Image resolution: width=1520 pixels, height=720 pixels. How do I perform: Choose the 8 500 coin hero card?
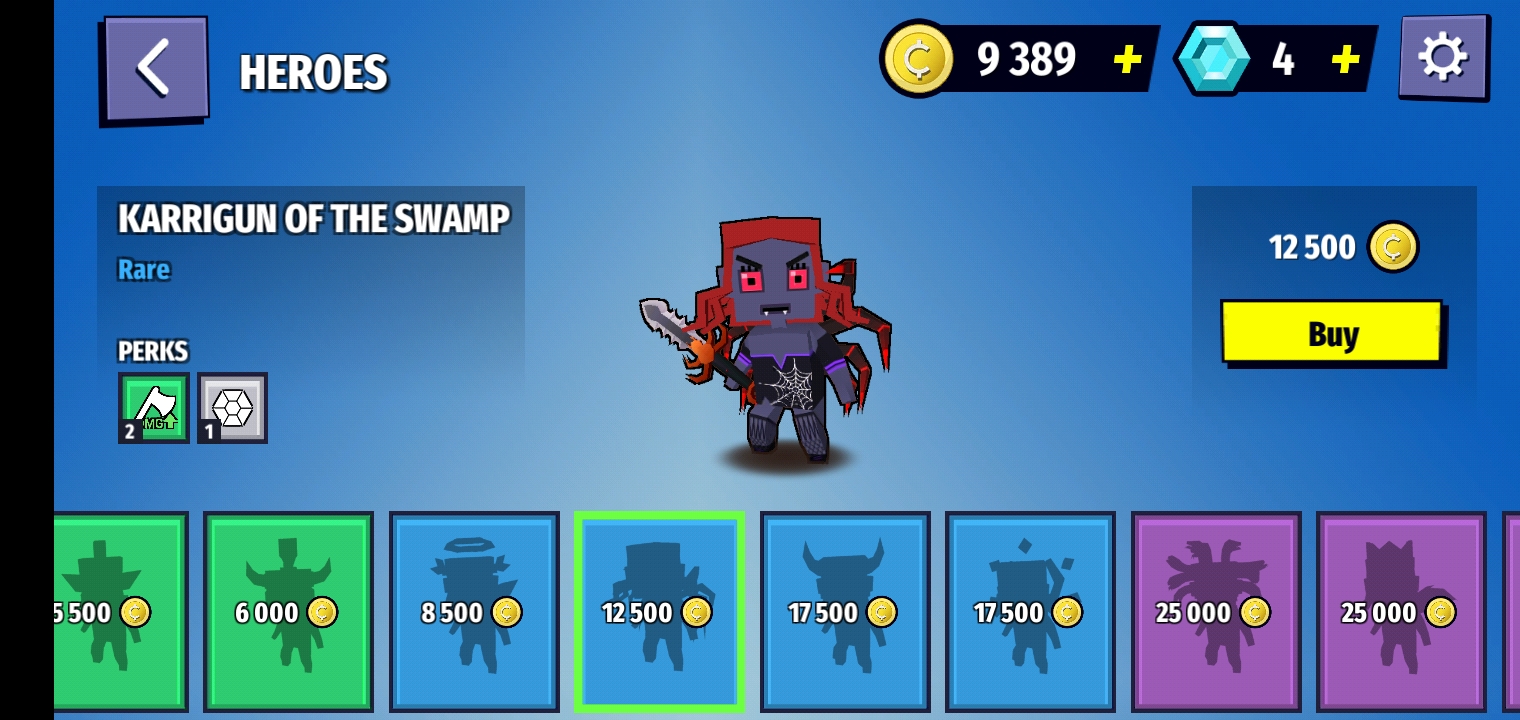point(473,611)
